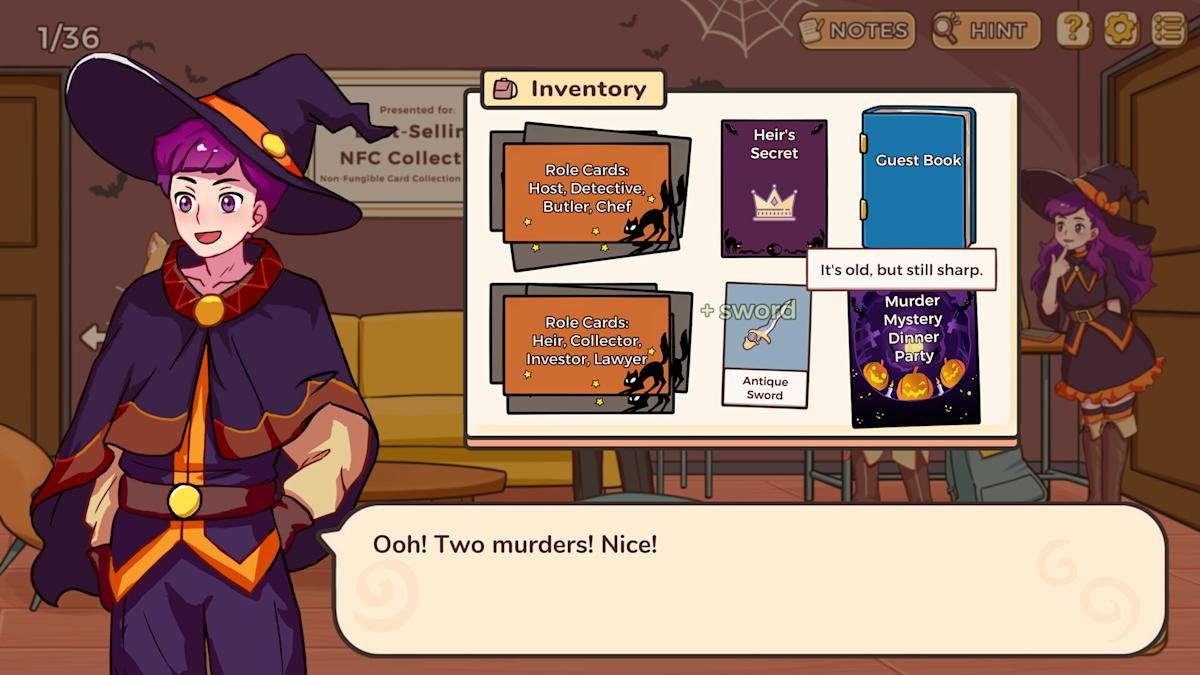Screen dimensions: 1200x675
Task: Click the left arrow navigation button
Action: (93, 337)
